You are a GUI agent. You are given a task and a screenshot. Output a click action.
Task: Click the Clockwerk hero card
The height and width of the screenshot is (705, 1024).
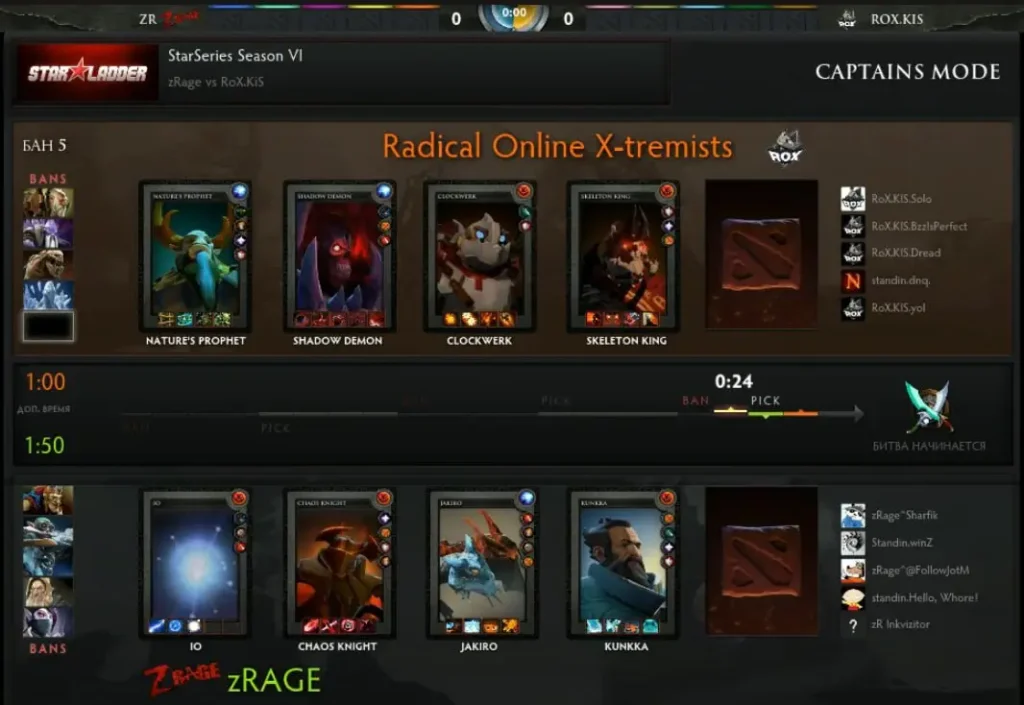coord(480,256)
